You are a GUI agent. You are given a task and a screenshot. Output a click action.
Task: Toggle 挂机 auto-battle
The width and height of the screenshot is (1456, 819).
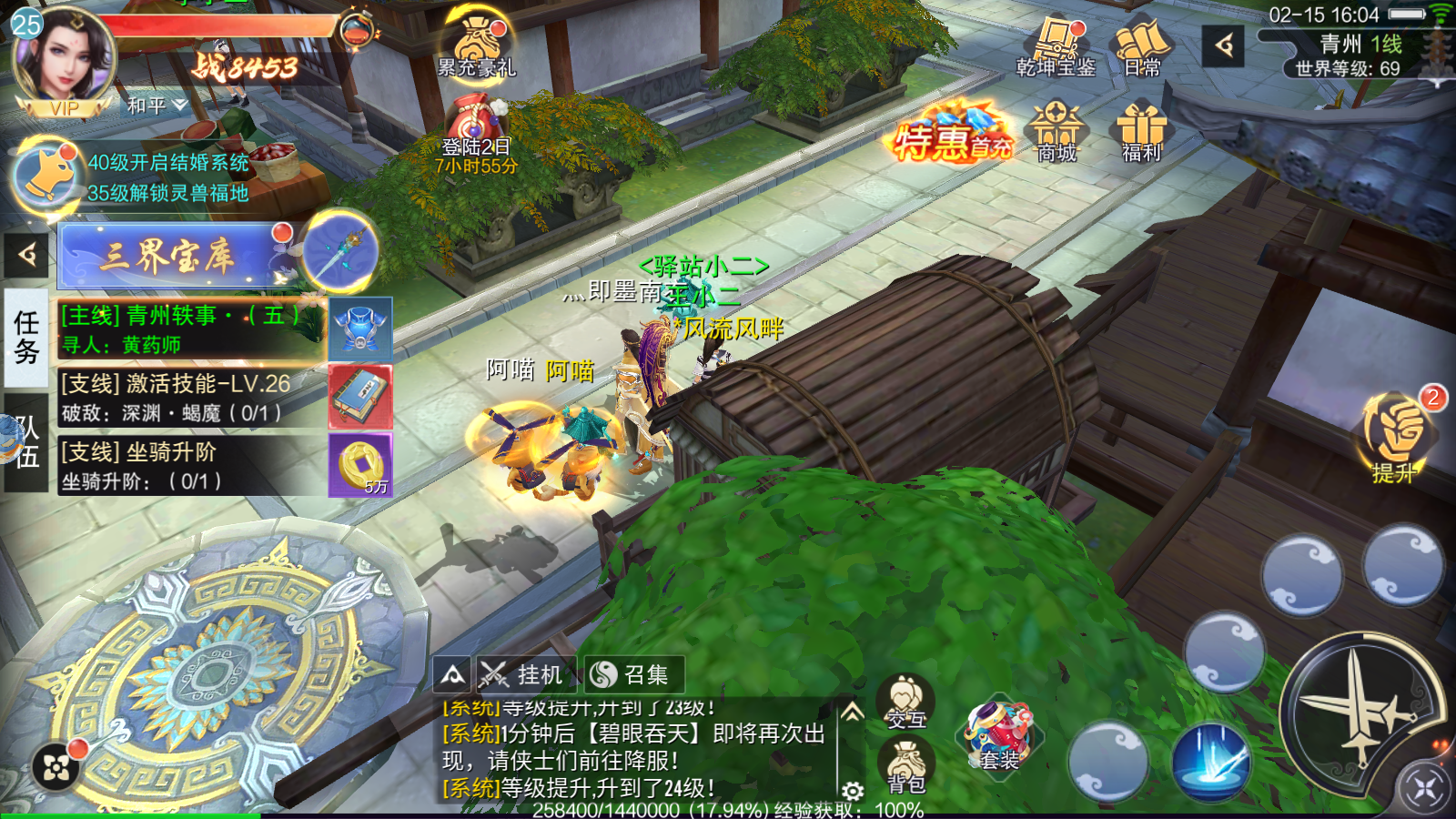pos(525,674)
